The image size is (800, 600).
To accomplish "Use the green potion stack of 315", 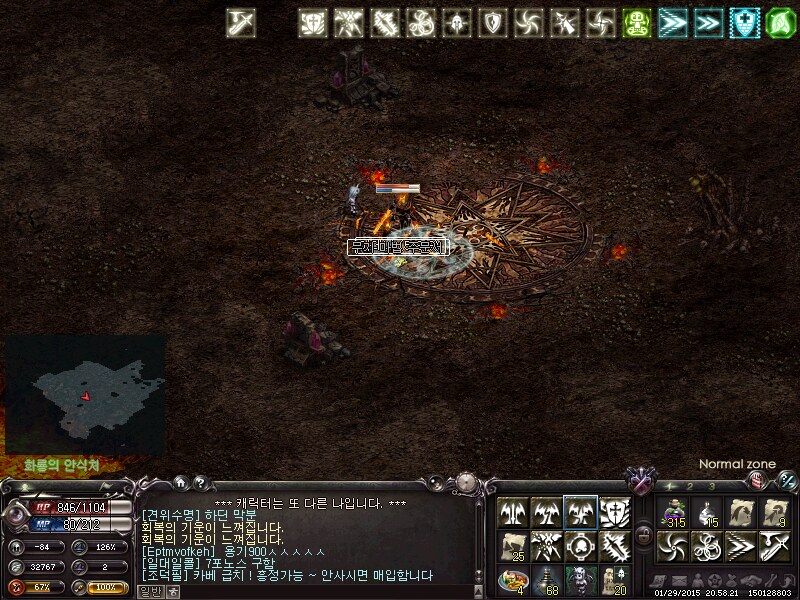I will (x=675, y=512).
